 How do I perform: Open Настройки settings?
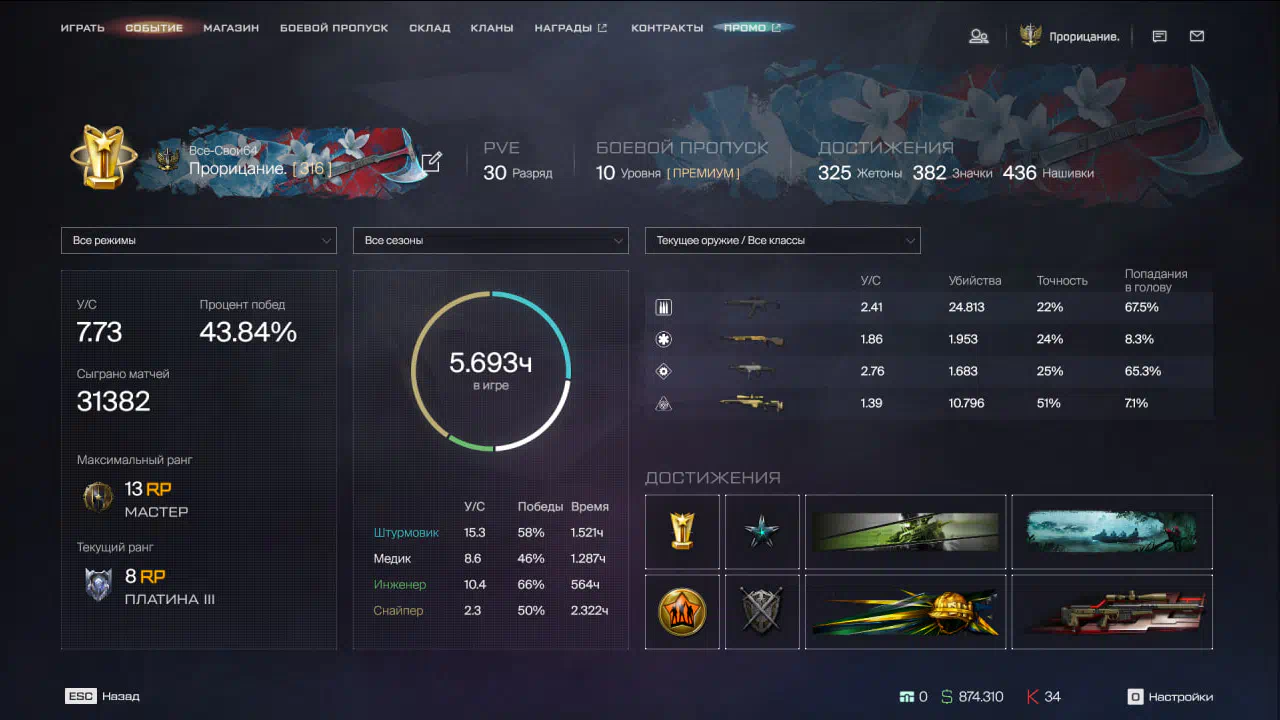coord(1170,697)
